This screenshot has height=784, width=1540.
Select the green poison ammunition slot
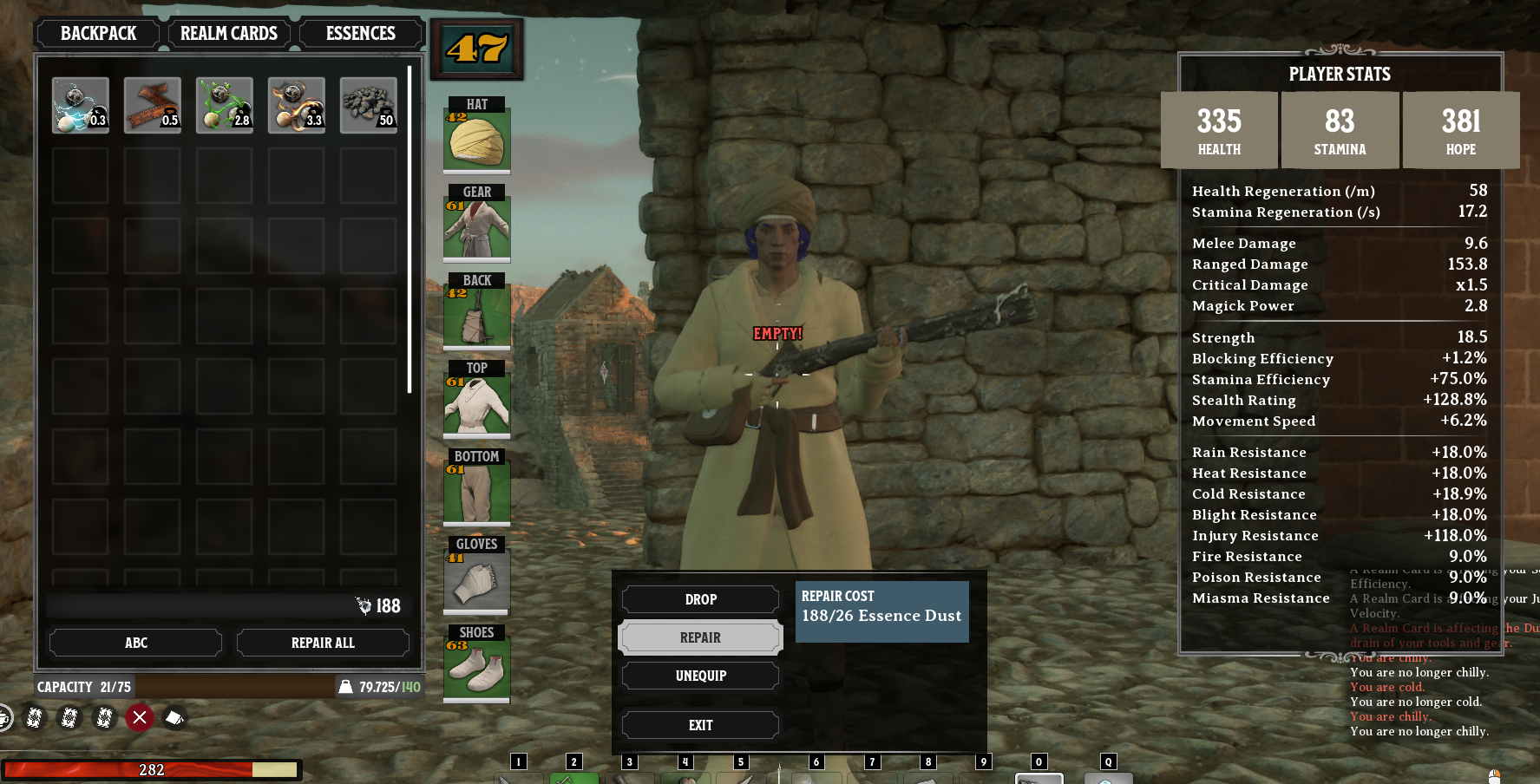[225, 105]
